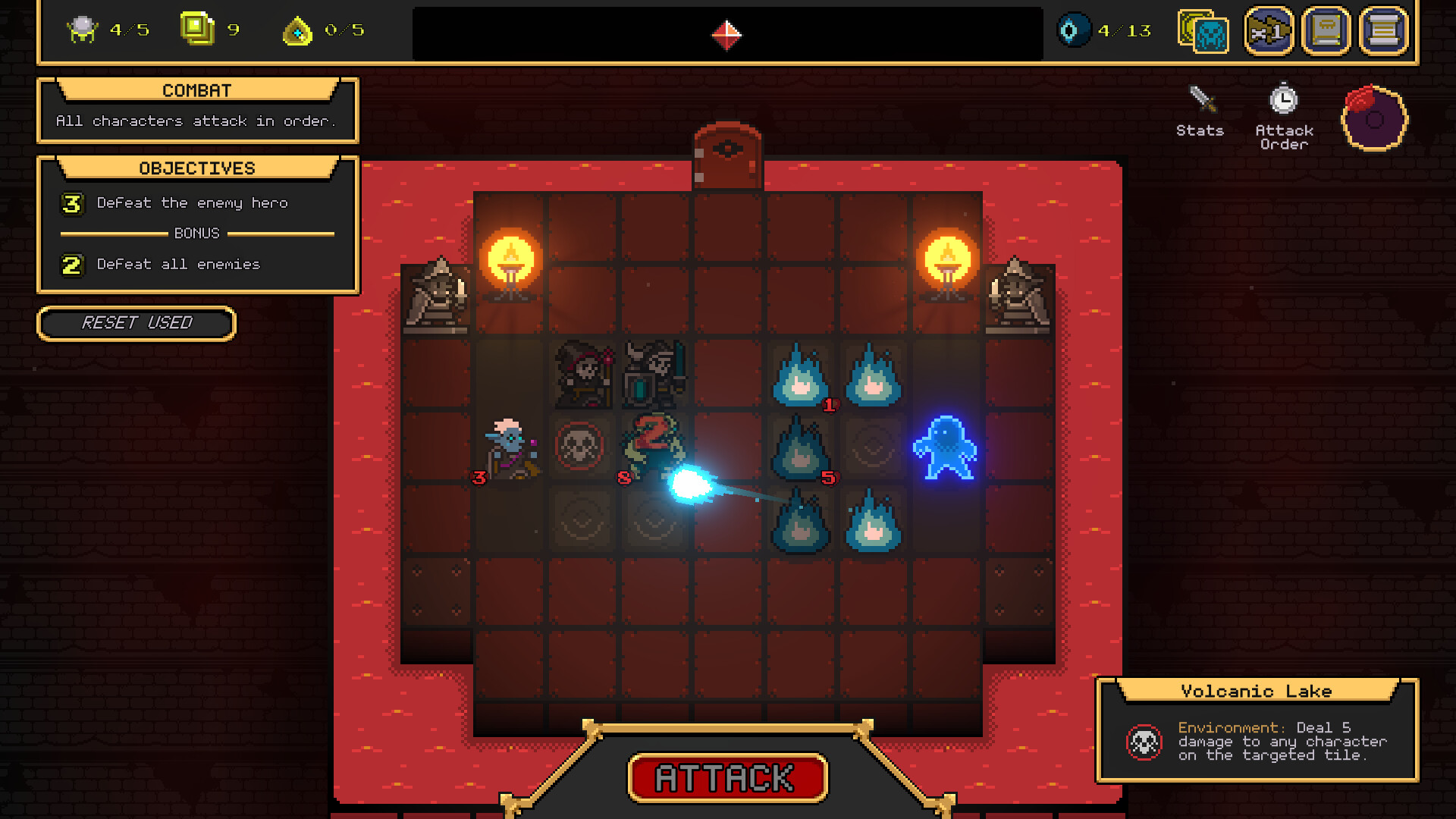Collapse the Volcanic Lake info panel
Screen dimensions: 1456x819
pyautogui.click(x=1255, y=691)
